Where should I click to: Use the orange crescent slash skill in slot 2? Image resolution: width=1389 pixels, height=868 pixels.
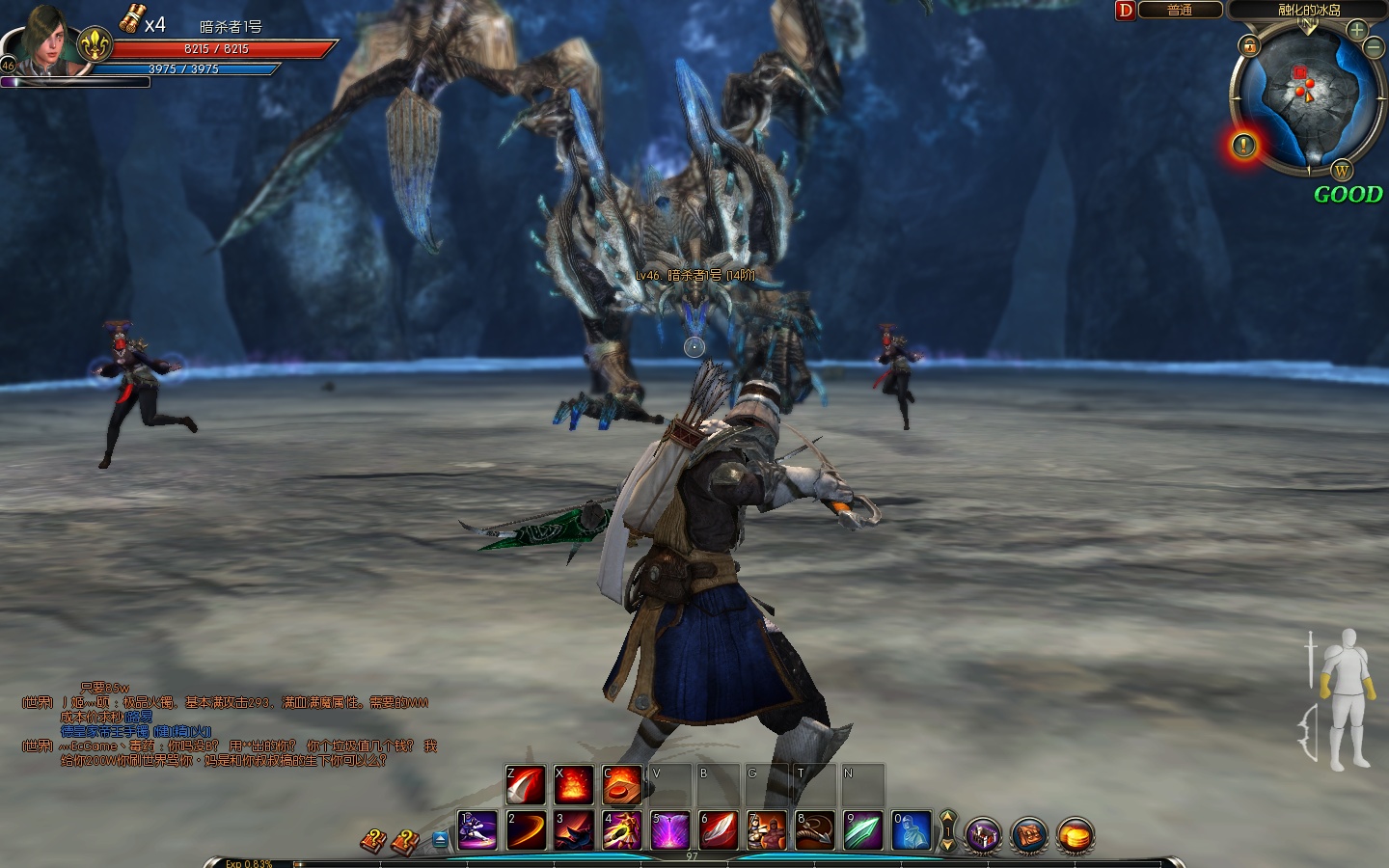[526, 830]
